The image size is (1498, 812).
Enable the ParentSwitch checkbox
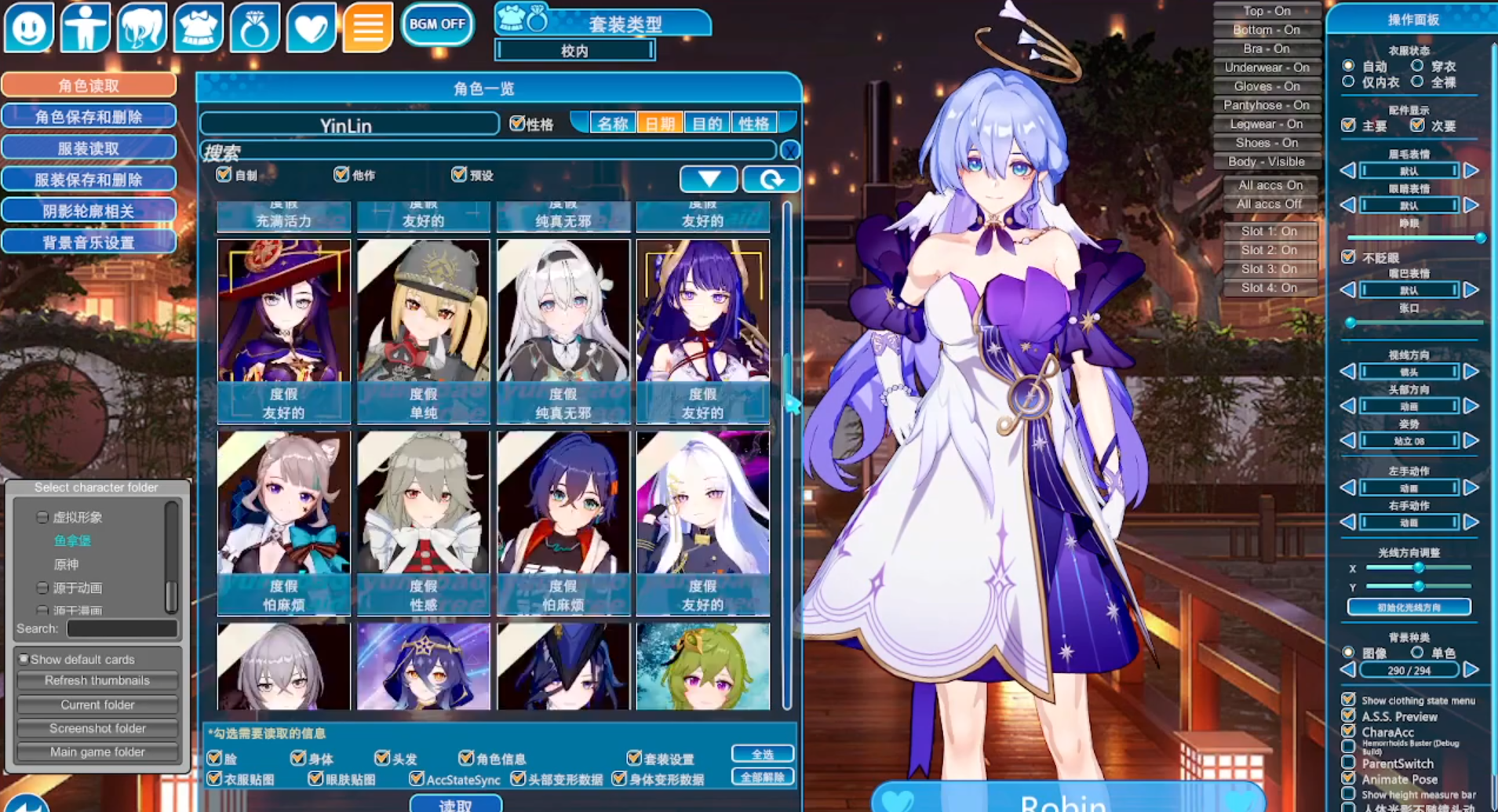(1349, 763)
